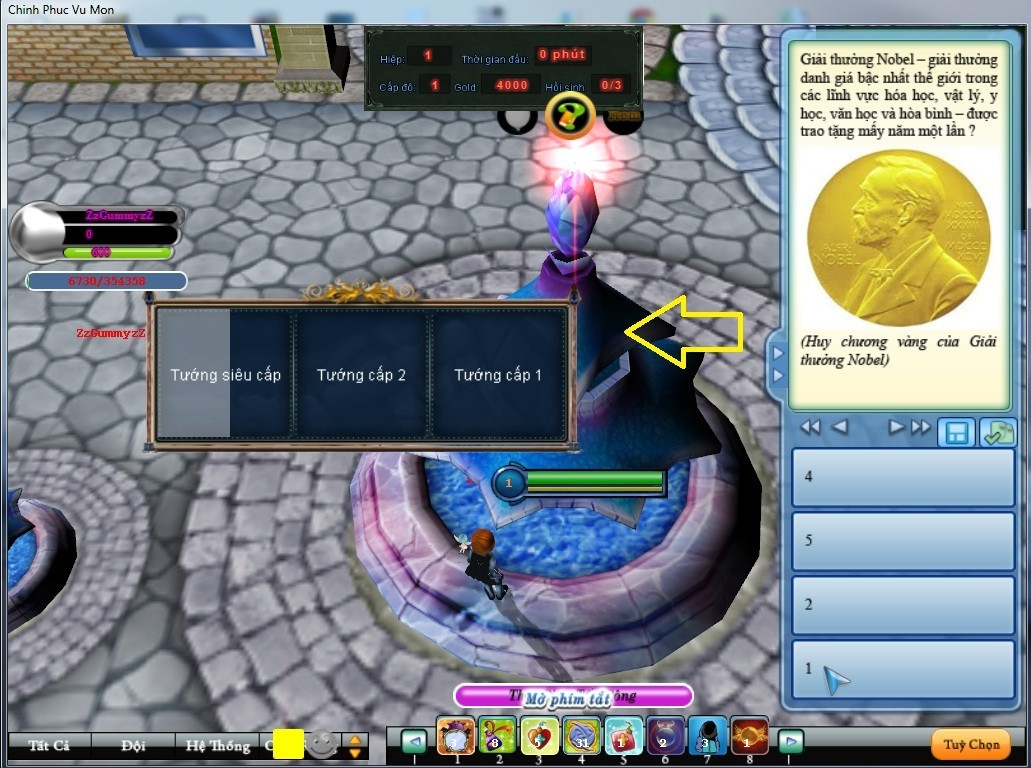Go to the first question with double-left arrows

click(x=810, y=428)
